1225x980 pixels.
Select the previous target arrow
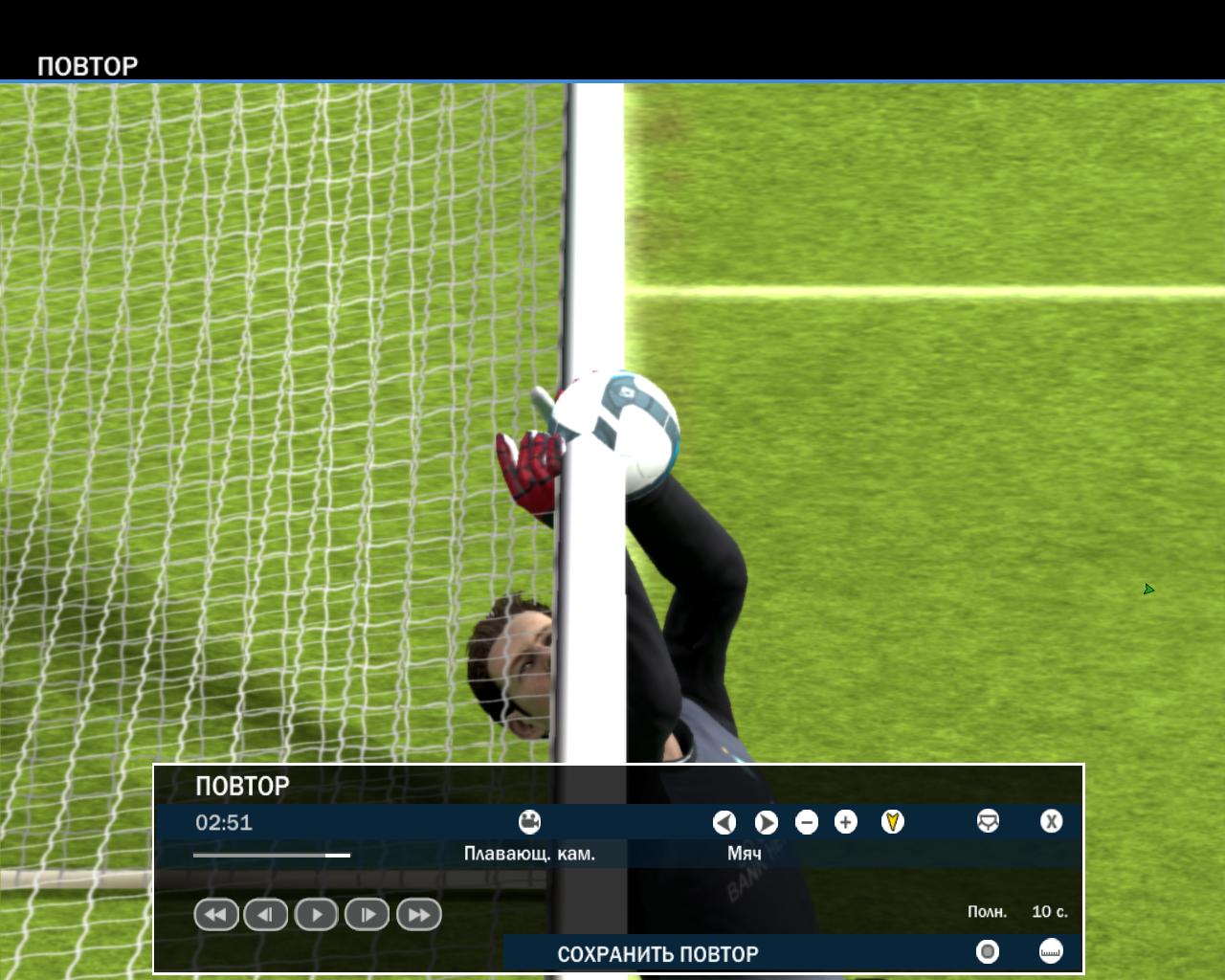click(x=724, y=822)
